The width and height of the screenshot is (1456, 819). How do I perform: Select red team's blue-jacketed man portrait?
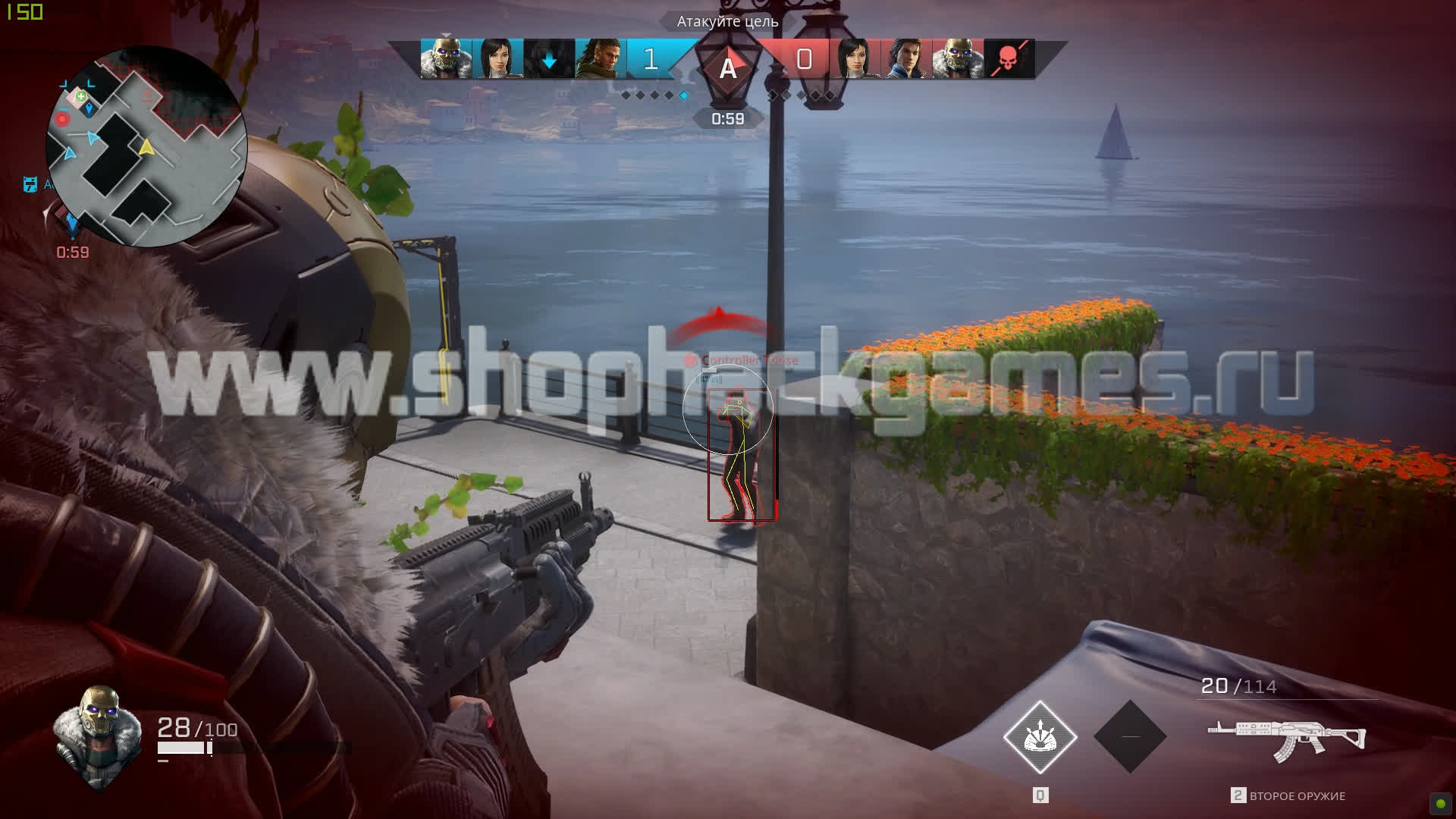pos(905,59)
